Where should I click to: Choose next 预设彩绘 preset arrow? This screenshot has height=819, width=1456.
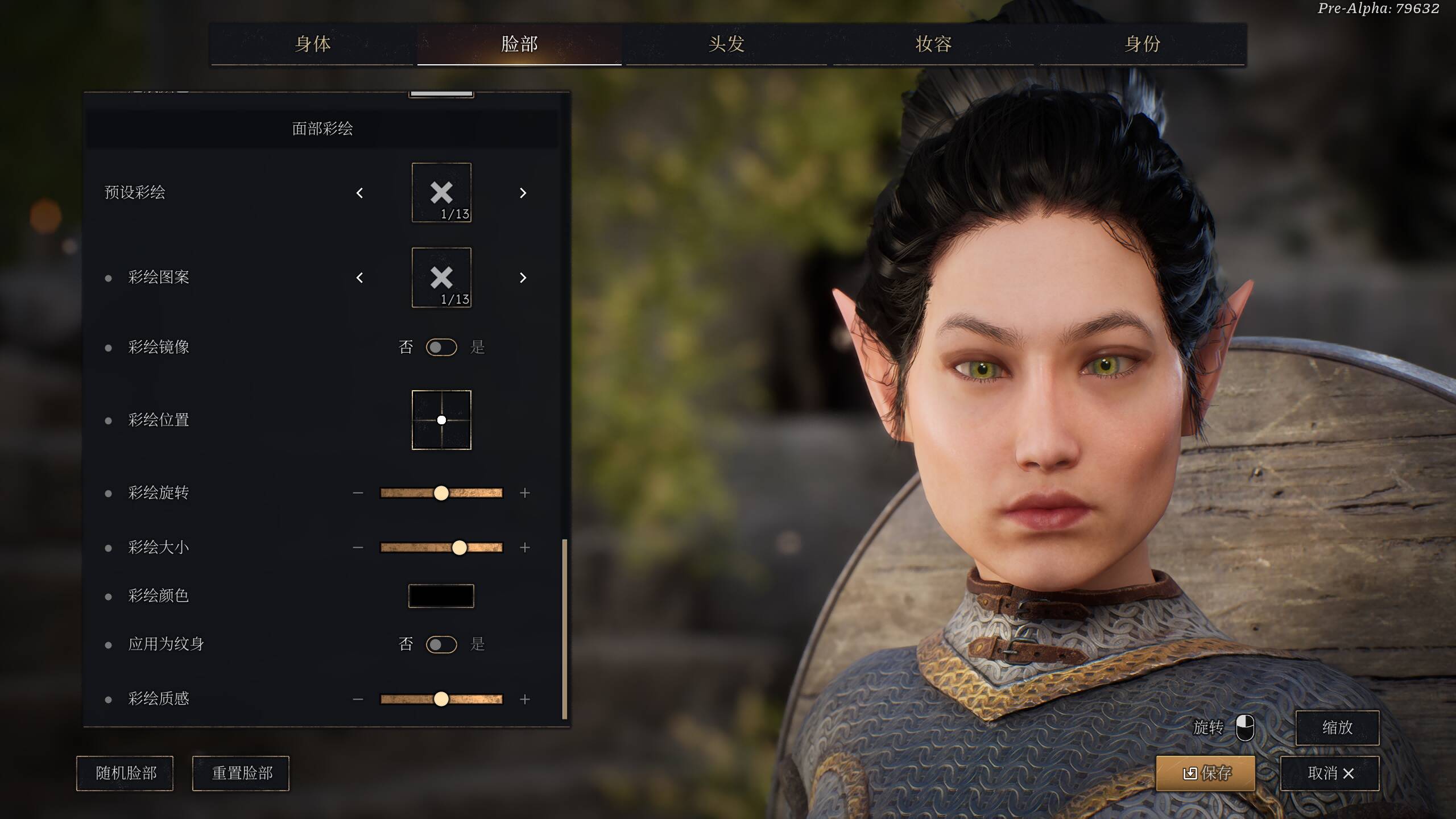pyautogui.click(x=523, y=193)
